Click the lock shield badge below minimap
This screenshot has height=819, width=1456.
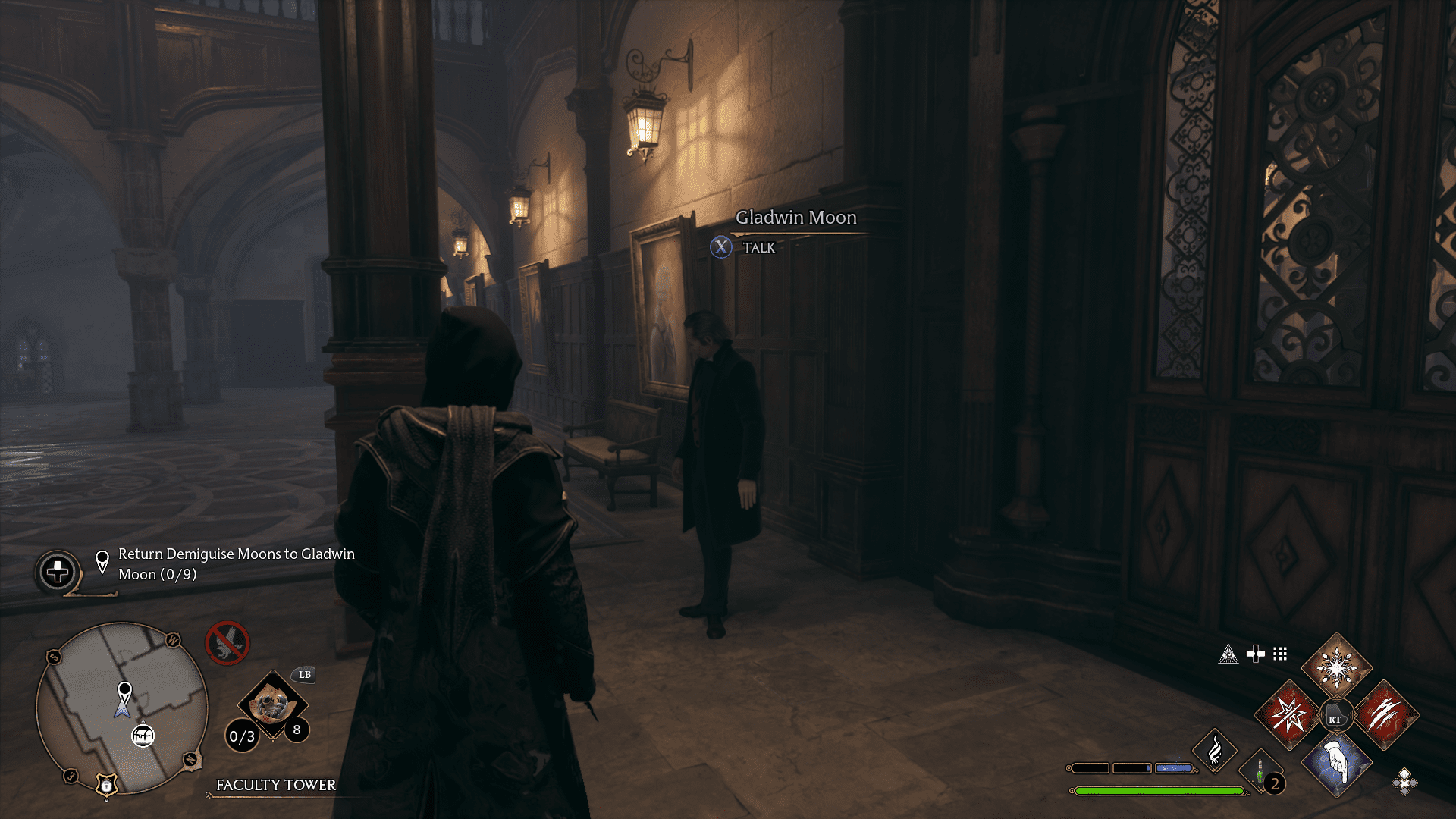(x=107, y=786)
